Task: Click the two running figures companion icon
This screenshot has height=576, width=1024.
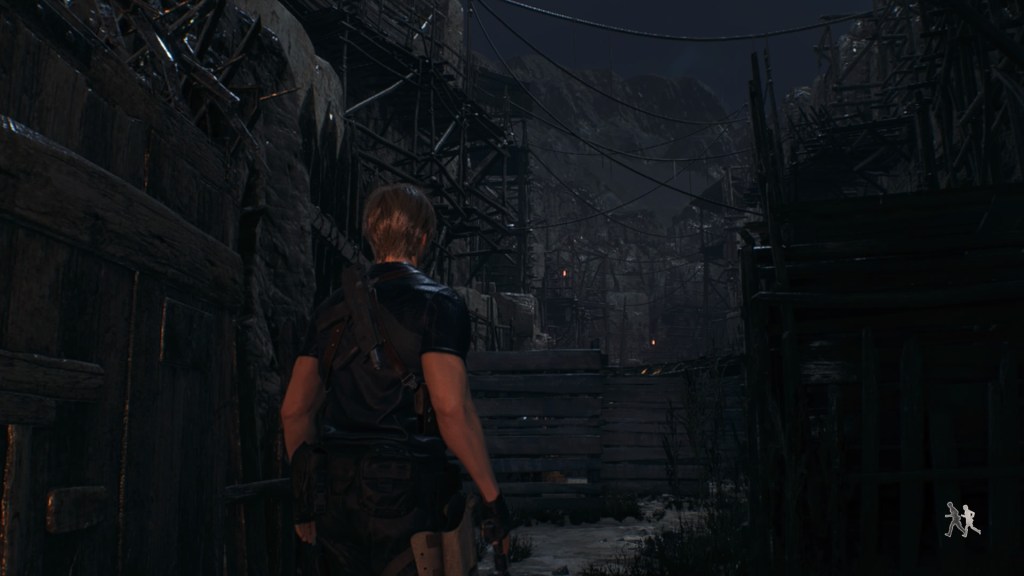Action: click(x=962, y=520)
